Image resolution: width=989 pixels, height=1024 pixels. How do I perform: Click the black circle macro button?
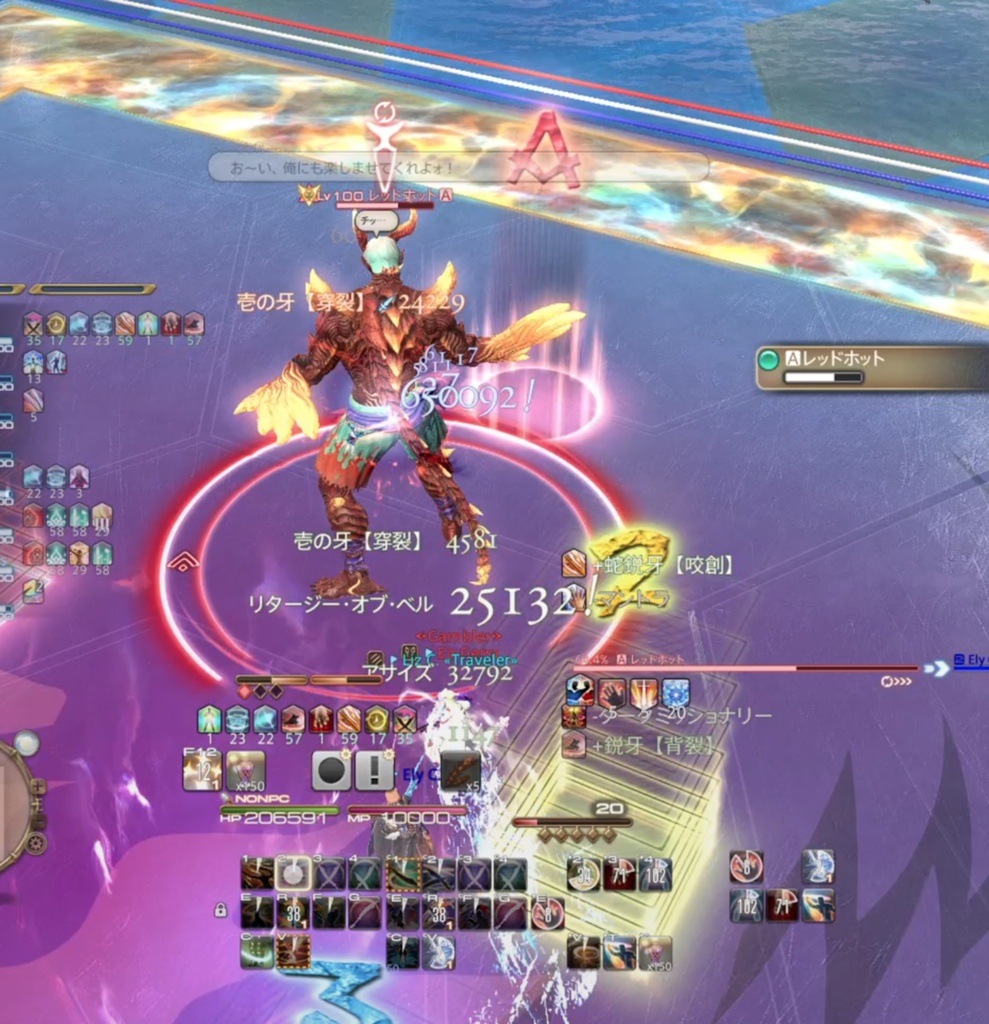pos(331,771)
